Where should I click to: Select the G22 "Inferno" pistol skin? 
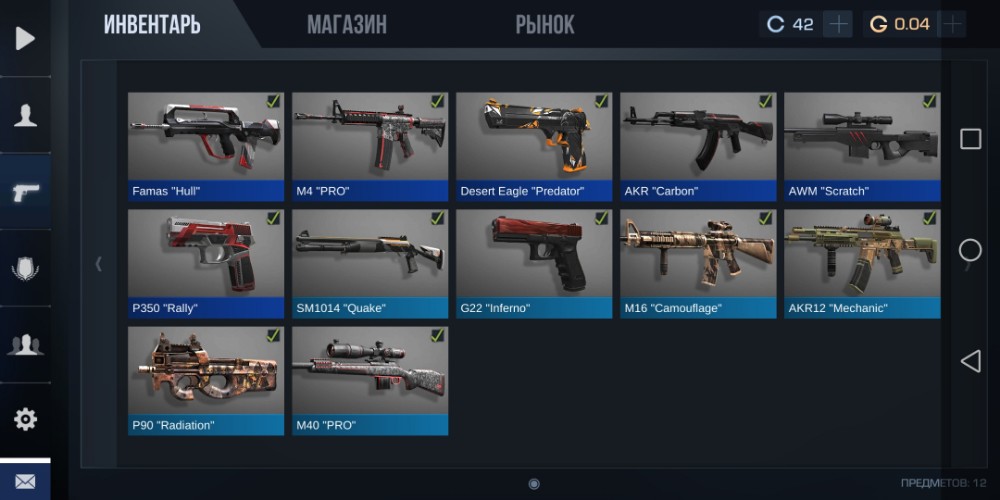(x=534, y=263)
